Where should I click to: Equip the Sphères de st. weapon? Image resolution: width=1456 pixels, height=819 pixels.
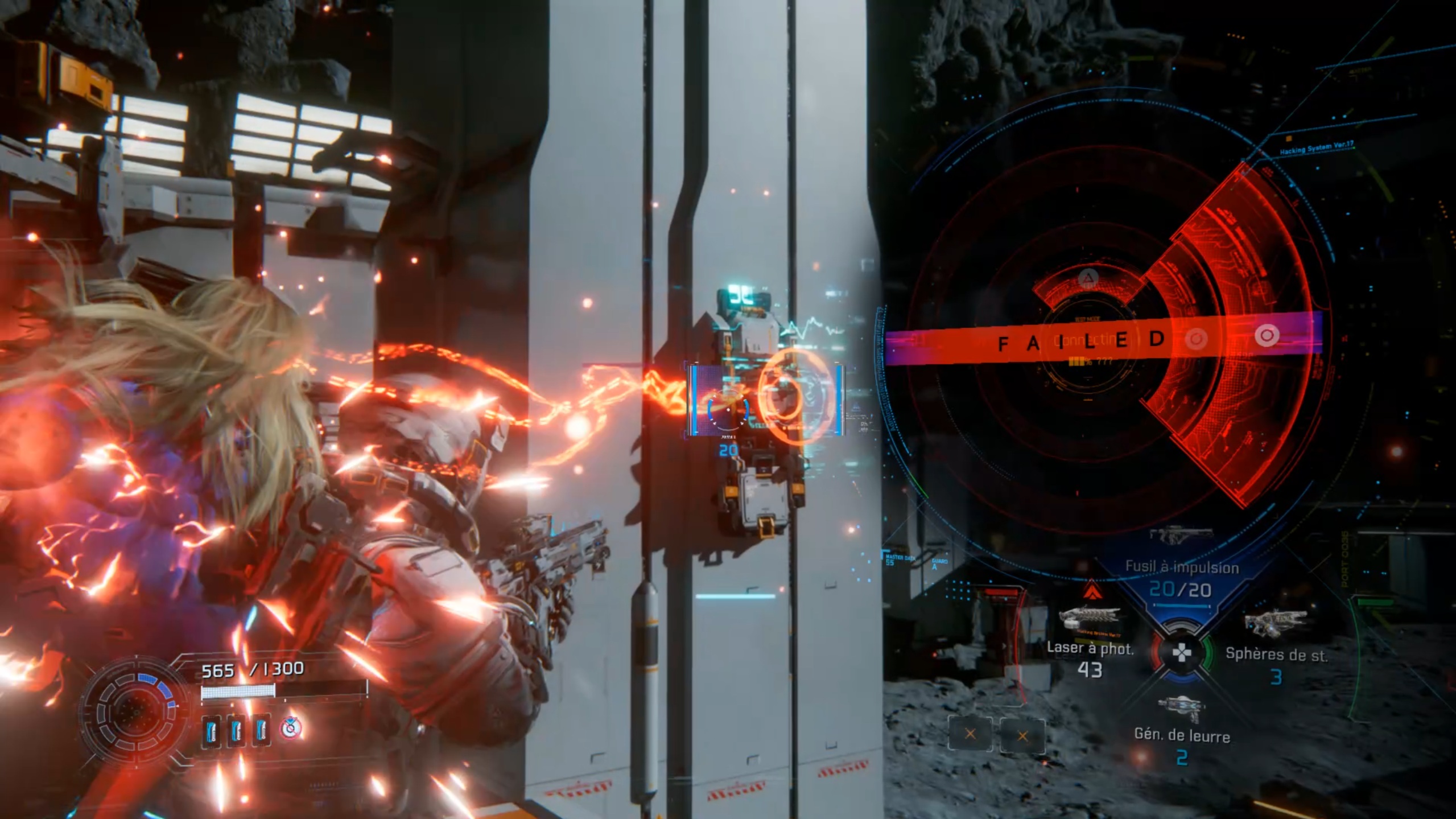(1276, 653)
